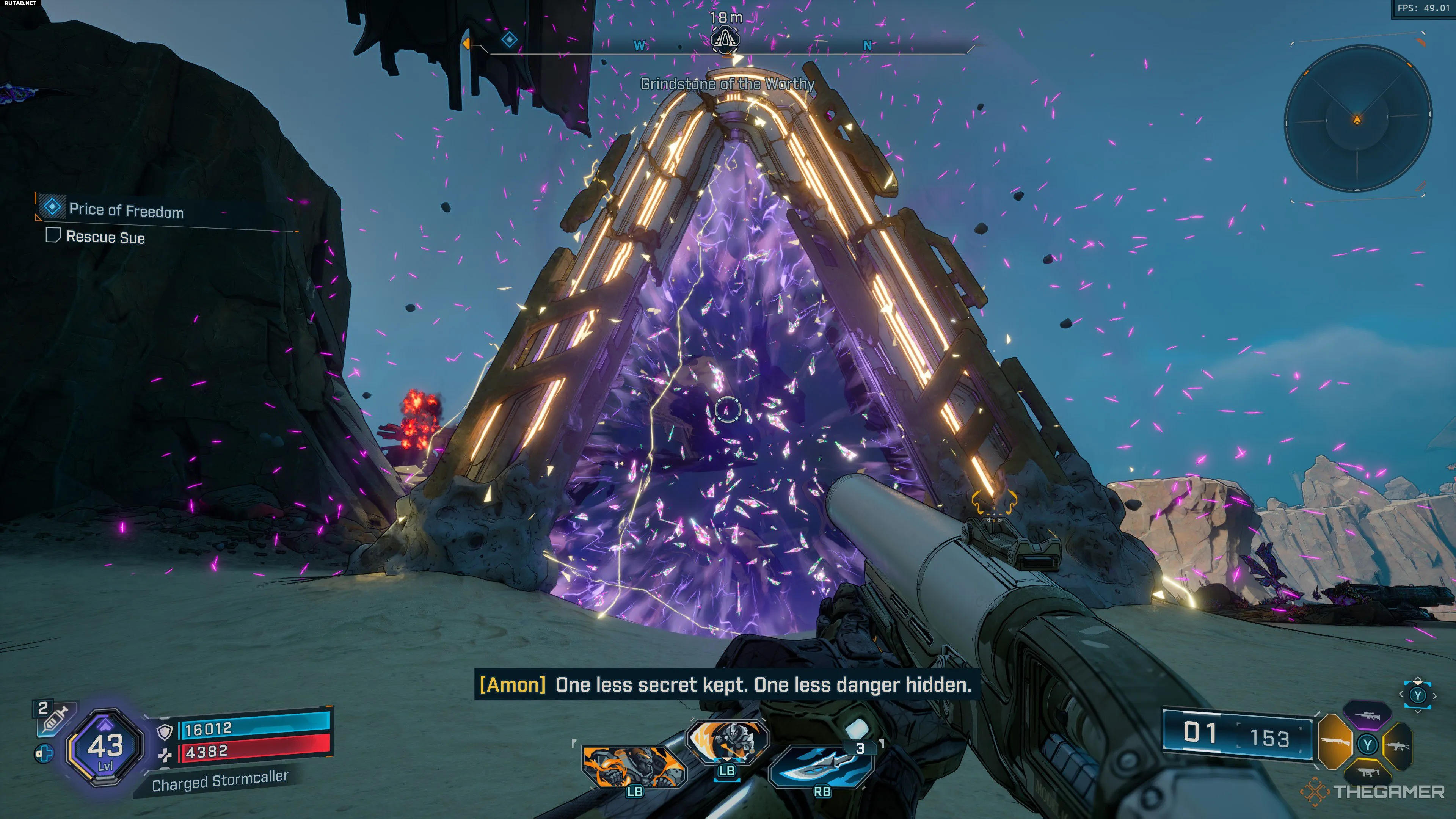
Task: Equip the shotgun weapon slot
Action: (x=1335, y=742)
